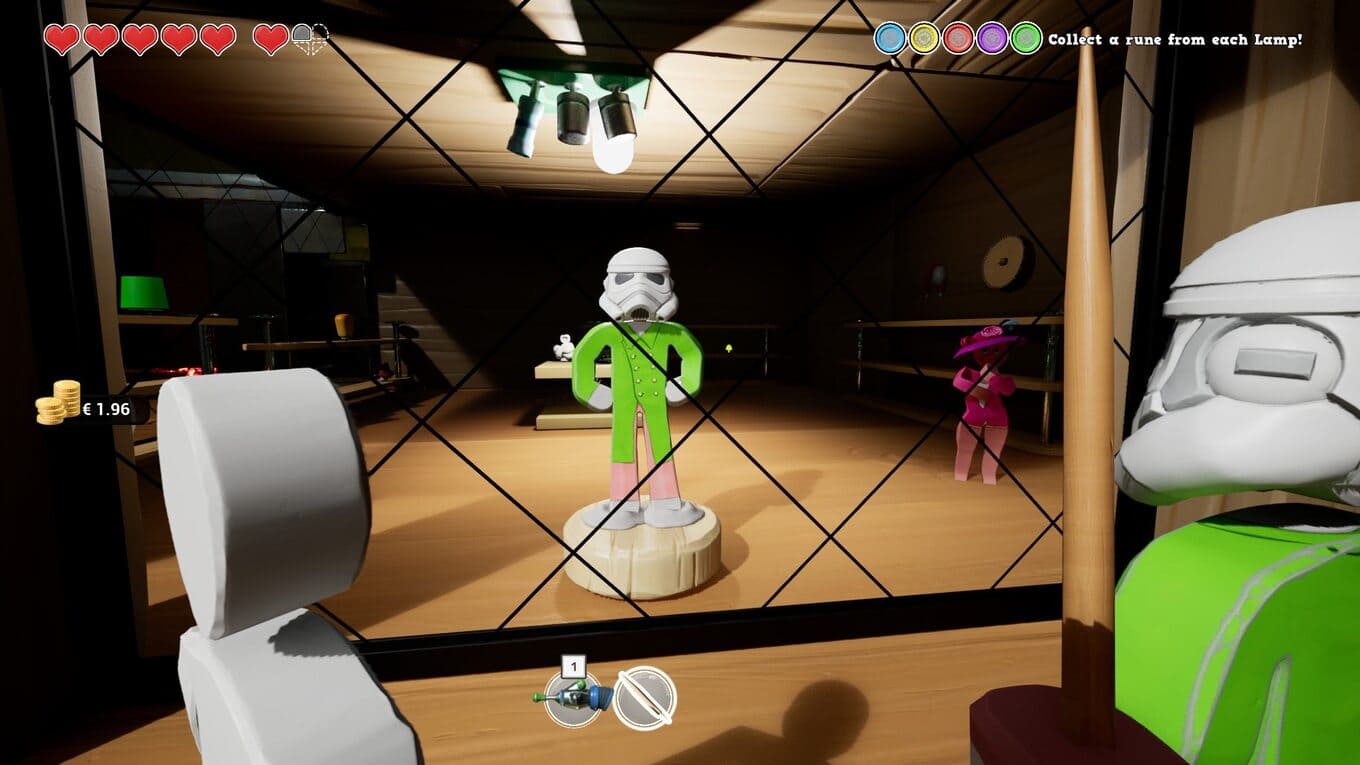Click the gold coin stack icon

(x=58, y=402)
